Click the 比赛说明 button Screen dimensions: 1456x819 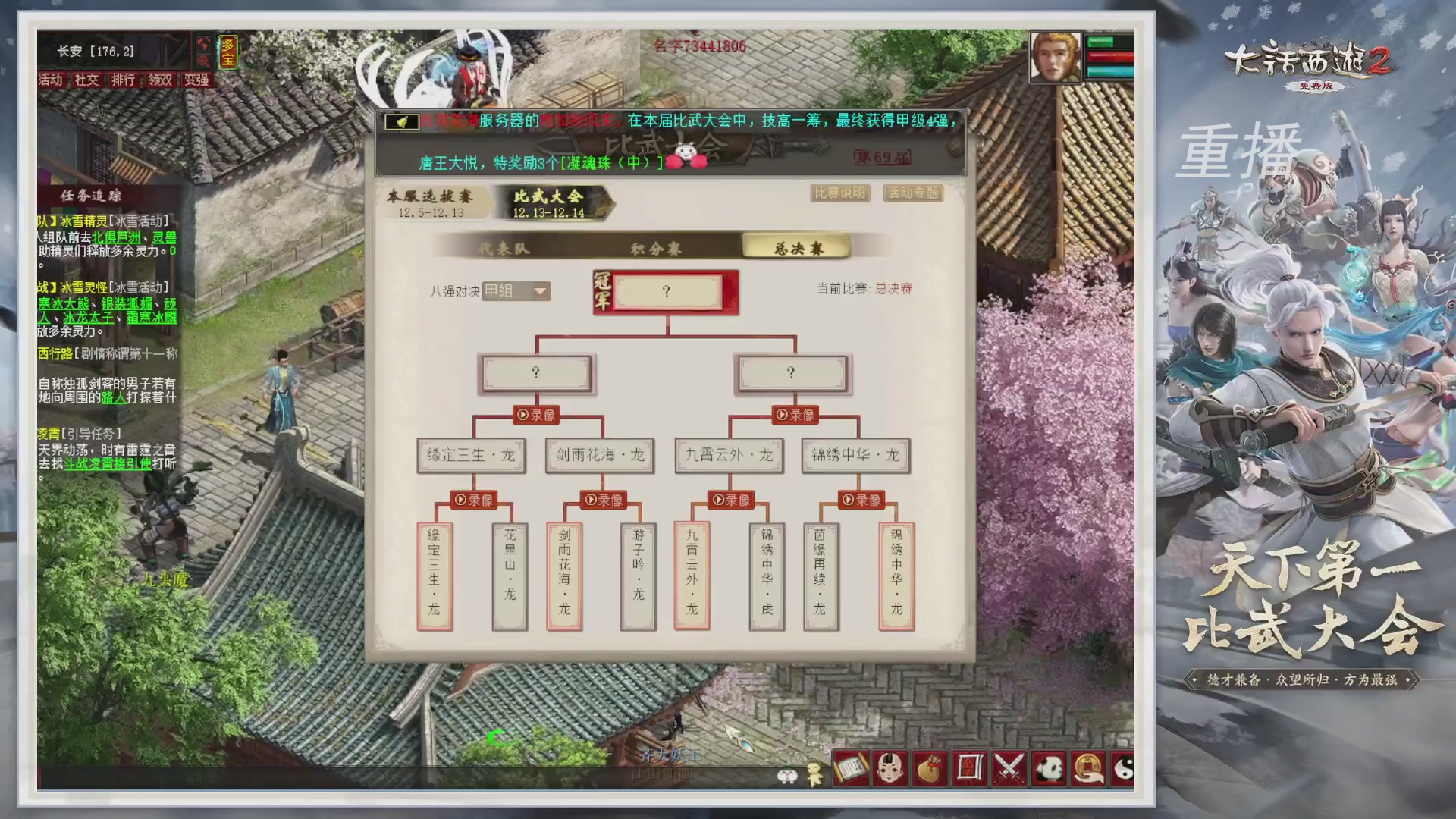[x=840, y=193]
